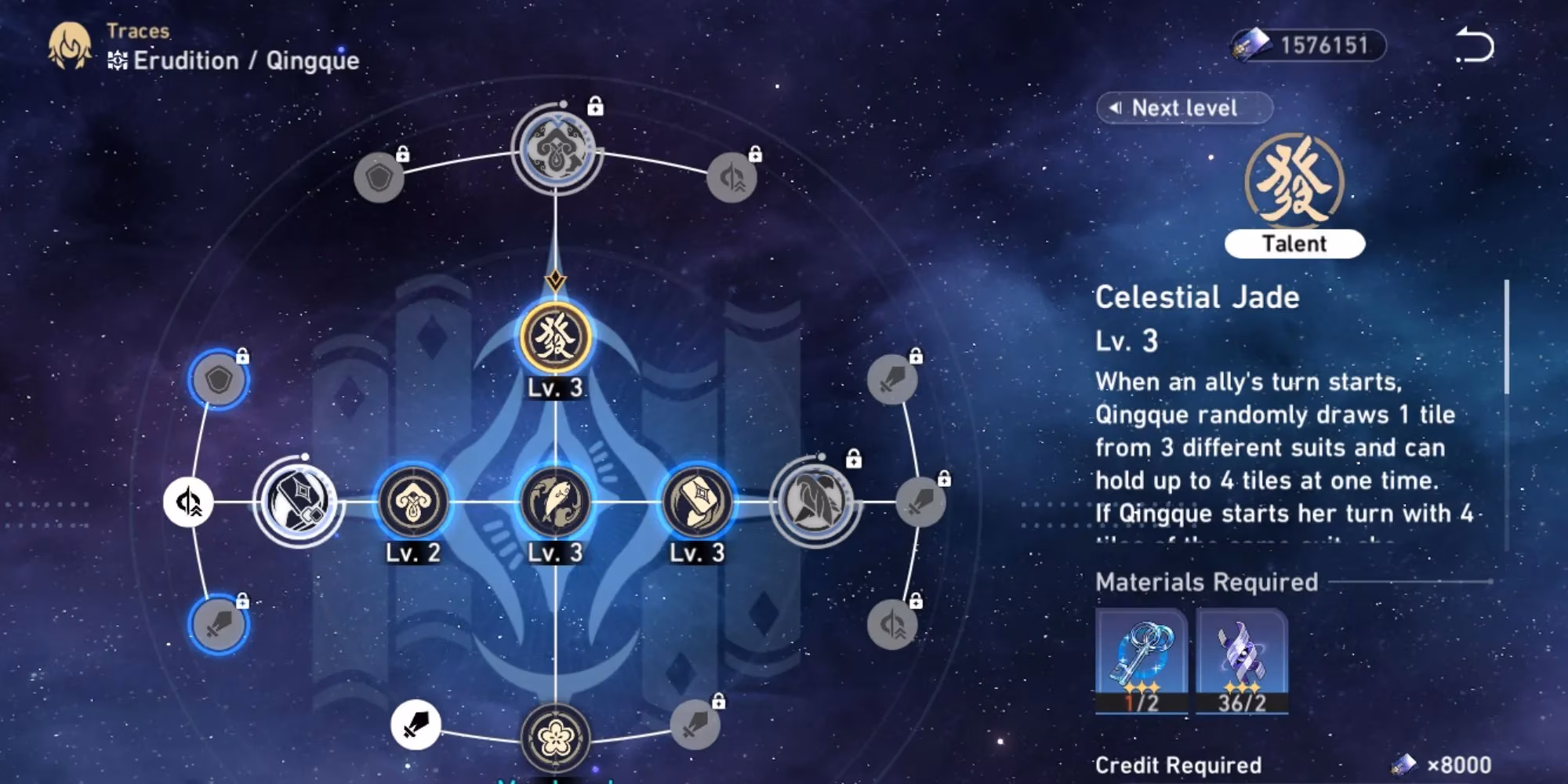The width and height of the screenshot is (1568, 784).
Task: Choose the fish emblem Lv. 3 trace
Action: (x=555, y=502)
